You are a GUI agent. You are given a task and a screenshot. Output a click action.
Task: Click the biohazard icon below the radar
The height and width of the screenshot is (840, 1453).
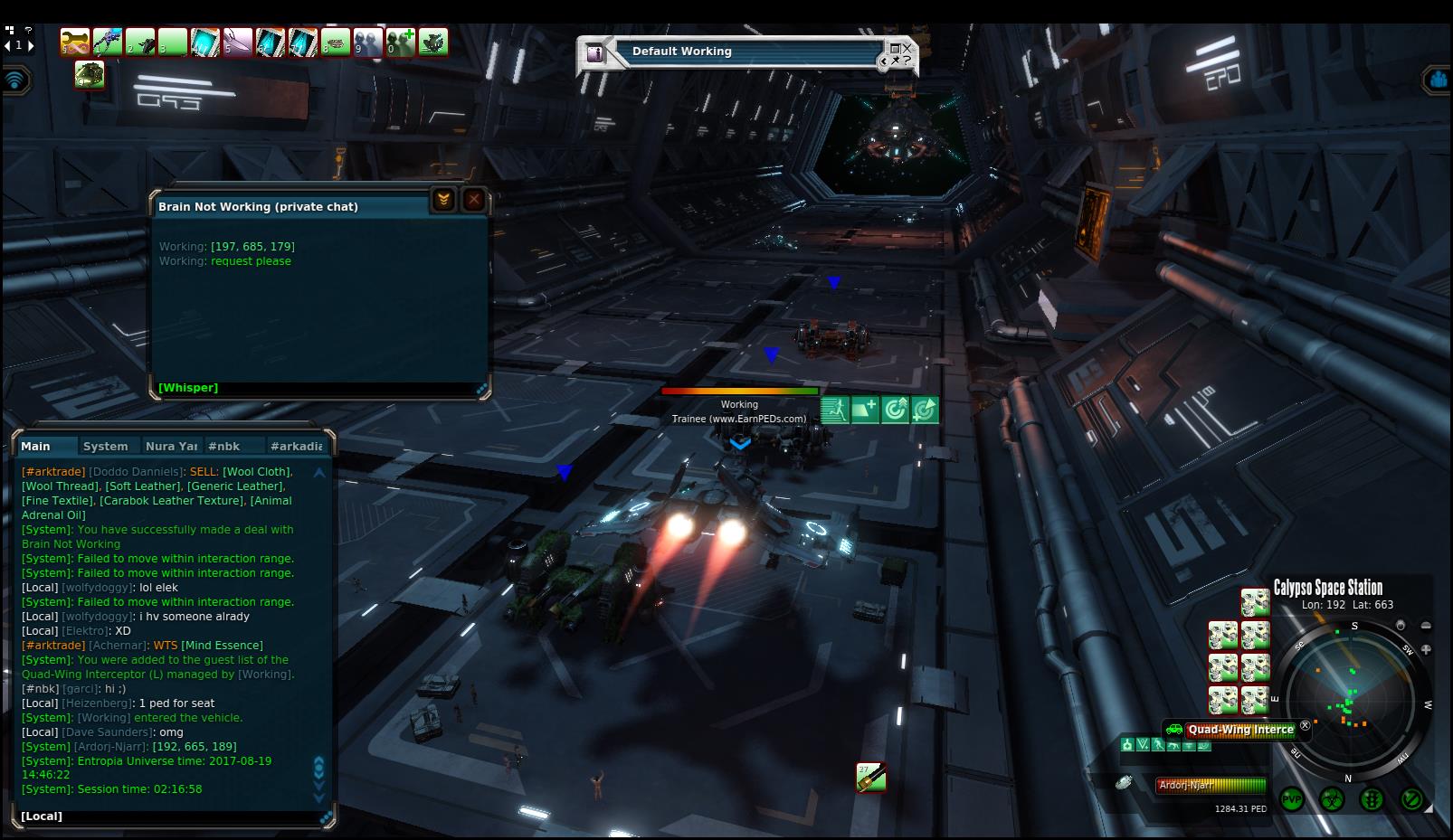(1332, 800)
